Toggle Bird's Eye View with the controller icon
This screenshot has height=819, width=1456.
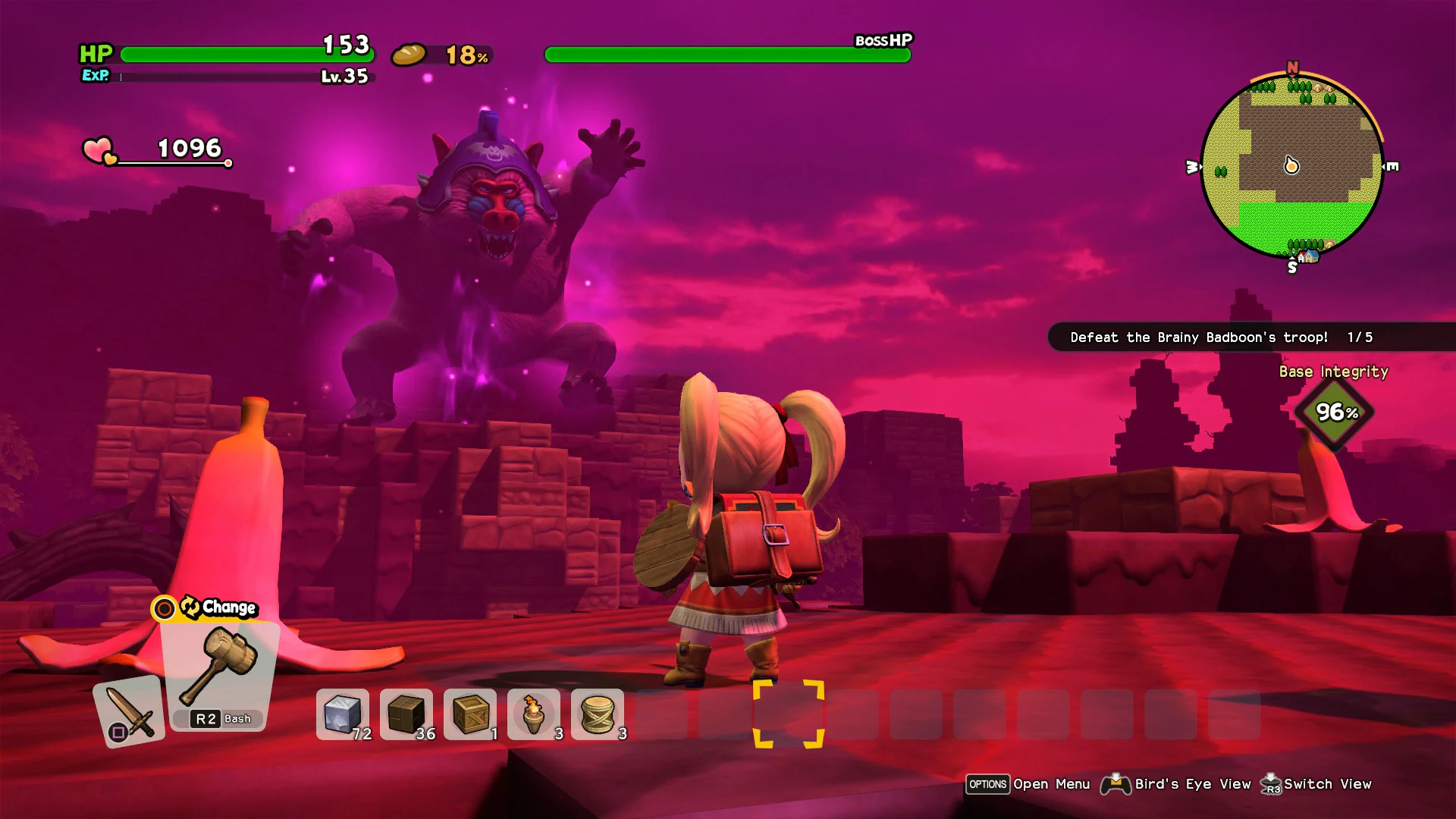tap(1116, 784)
